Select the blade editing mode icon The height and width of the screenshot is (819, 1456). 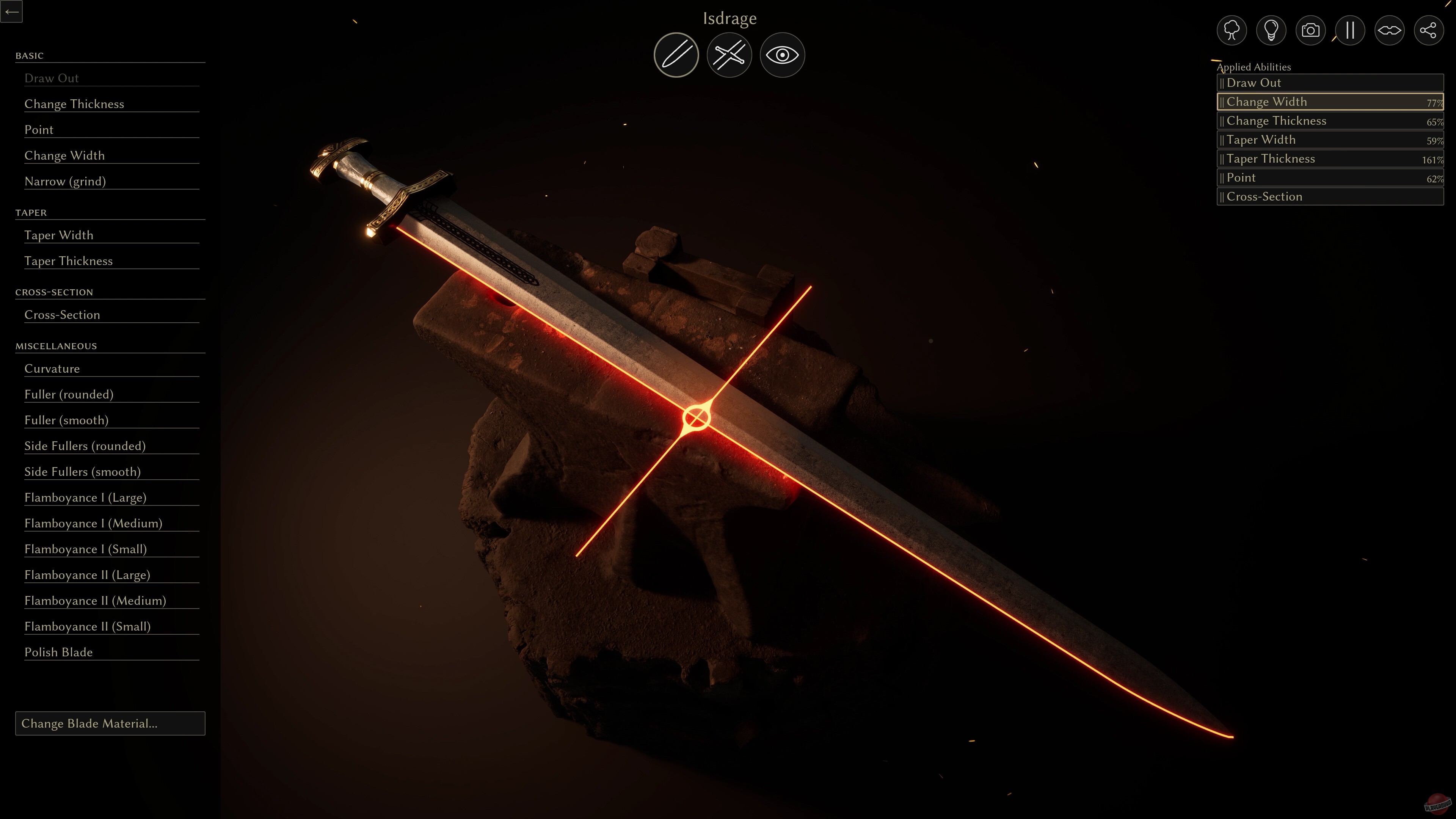676,54
